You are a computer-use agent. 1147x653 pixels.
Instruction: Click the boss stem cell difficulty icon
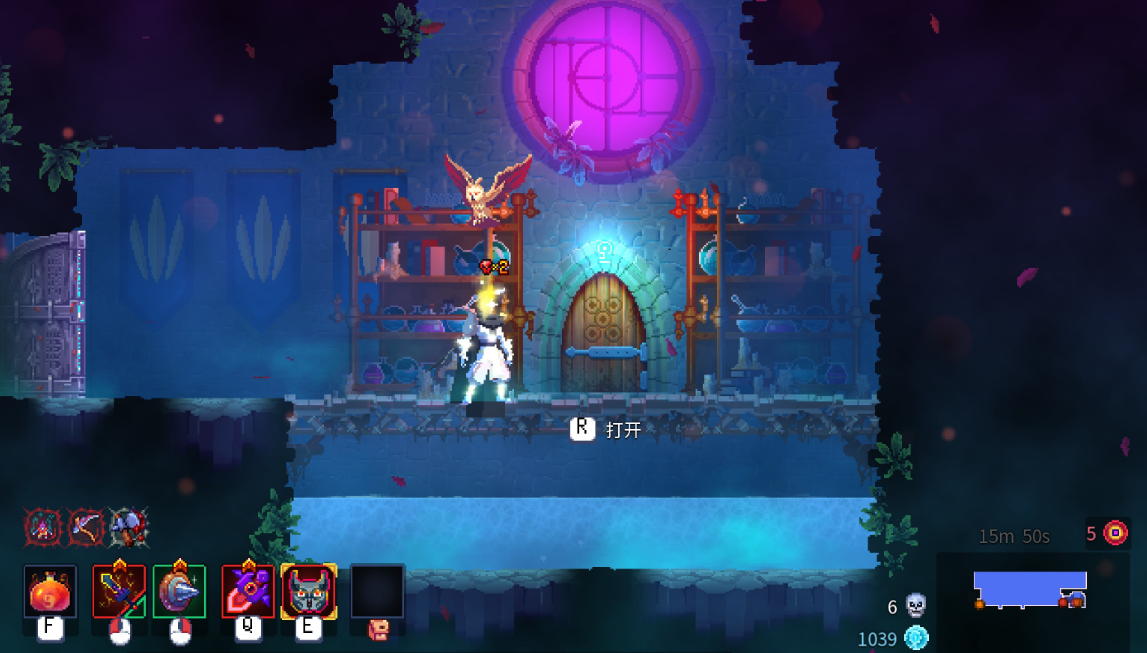[x=1116, y=533]
